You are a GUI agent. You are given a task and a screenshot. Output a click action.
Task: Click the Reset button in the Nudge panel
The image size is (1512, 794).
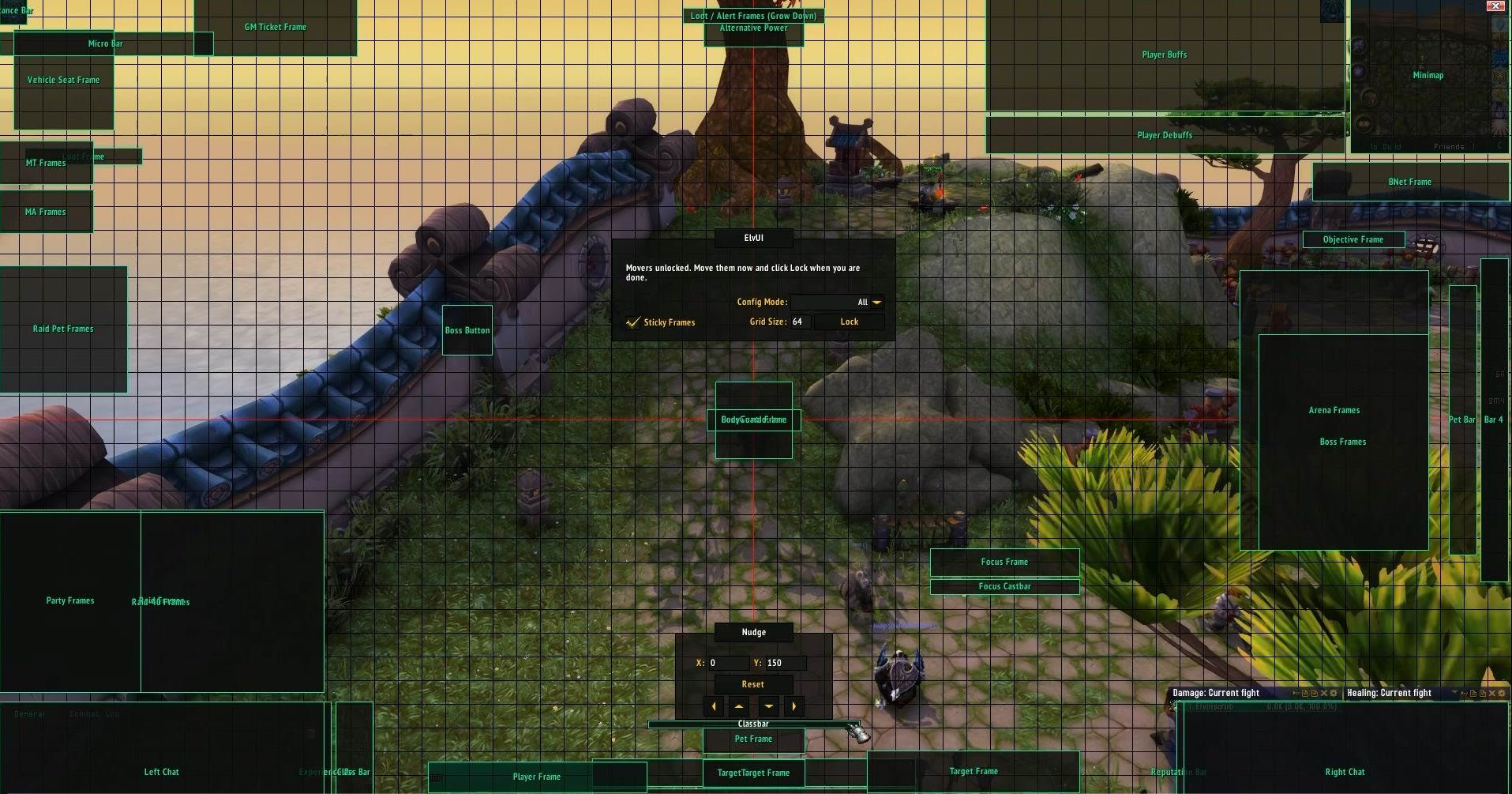[753, 684]
